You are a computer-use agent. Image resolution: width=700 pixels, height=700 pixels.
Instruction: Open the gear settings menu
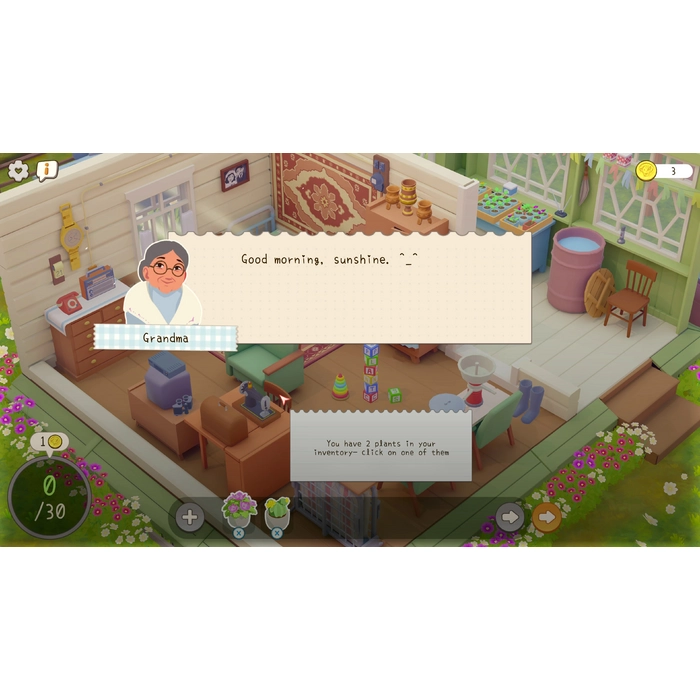click(x=18, y=170)
